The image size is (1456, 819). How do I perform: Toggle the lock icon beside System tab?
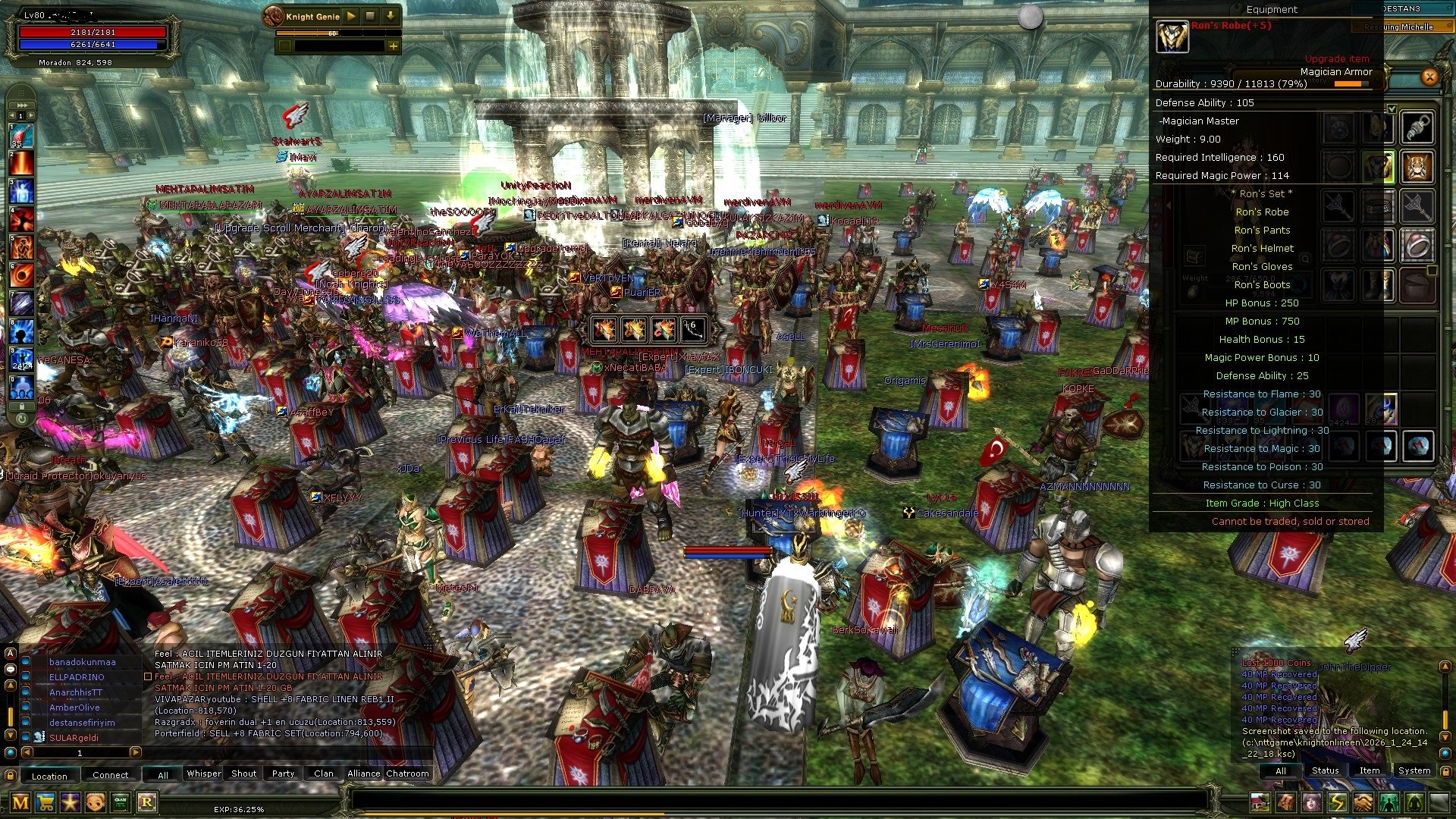1446,772
